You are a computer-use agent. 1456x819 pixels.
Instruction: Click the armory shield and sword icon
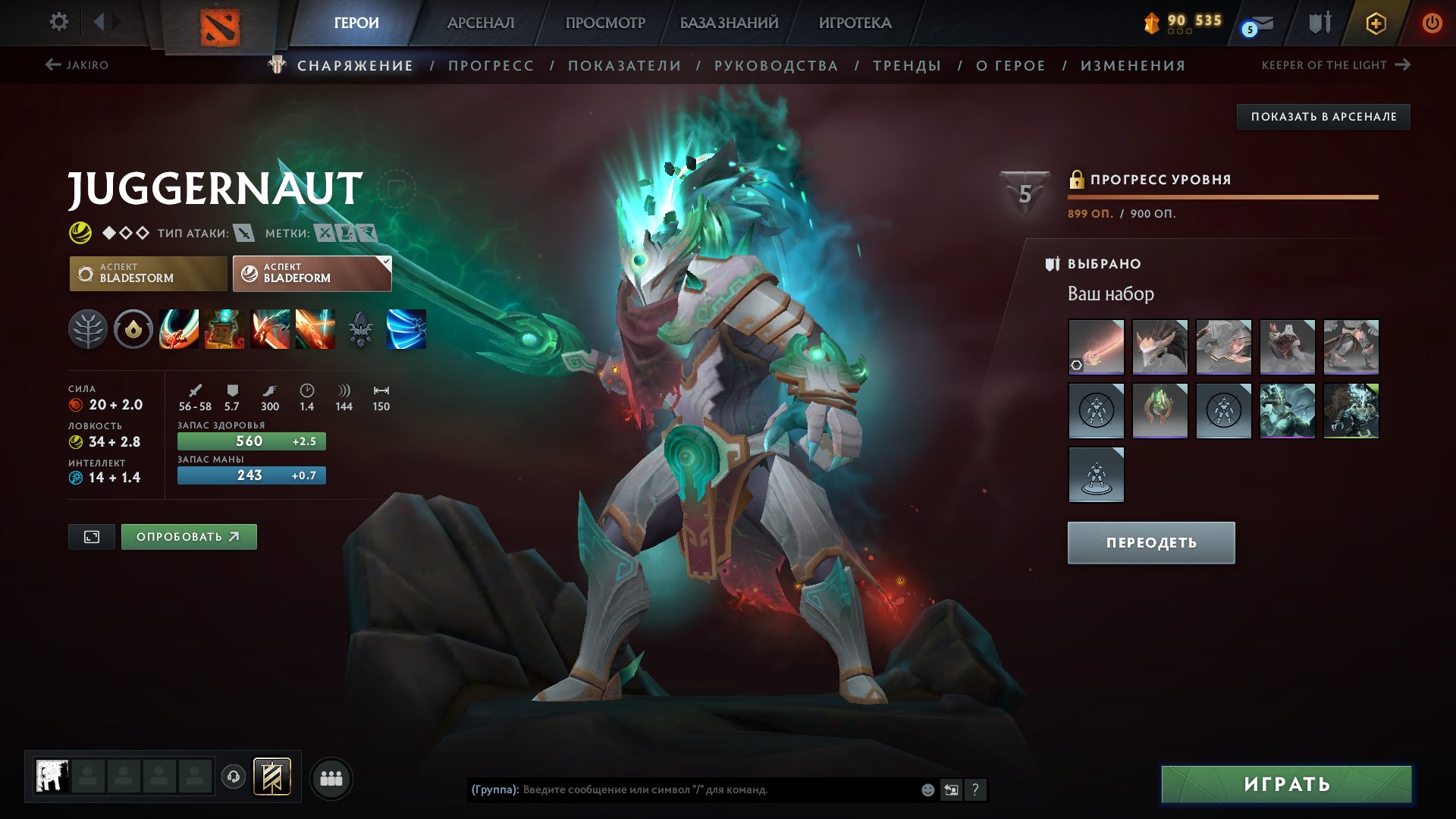pos(1319,23)
